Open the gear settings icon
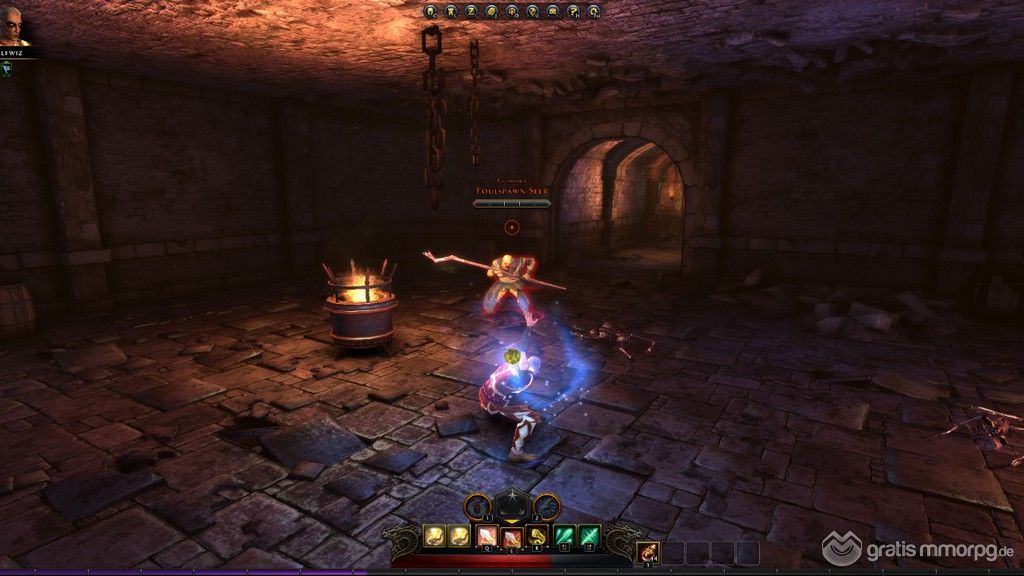1024x576 pixels. tap(594, 12)
